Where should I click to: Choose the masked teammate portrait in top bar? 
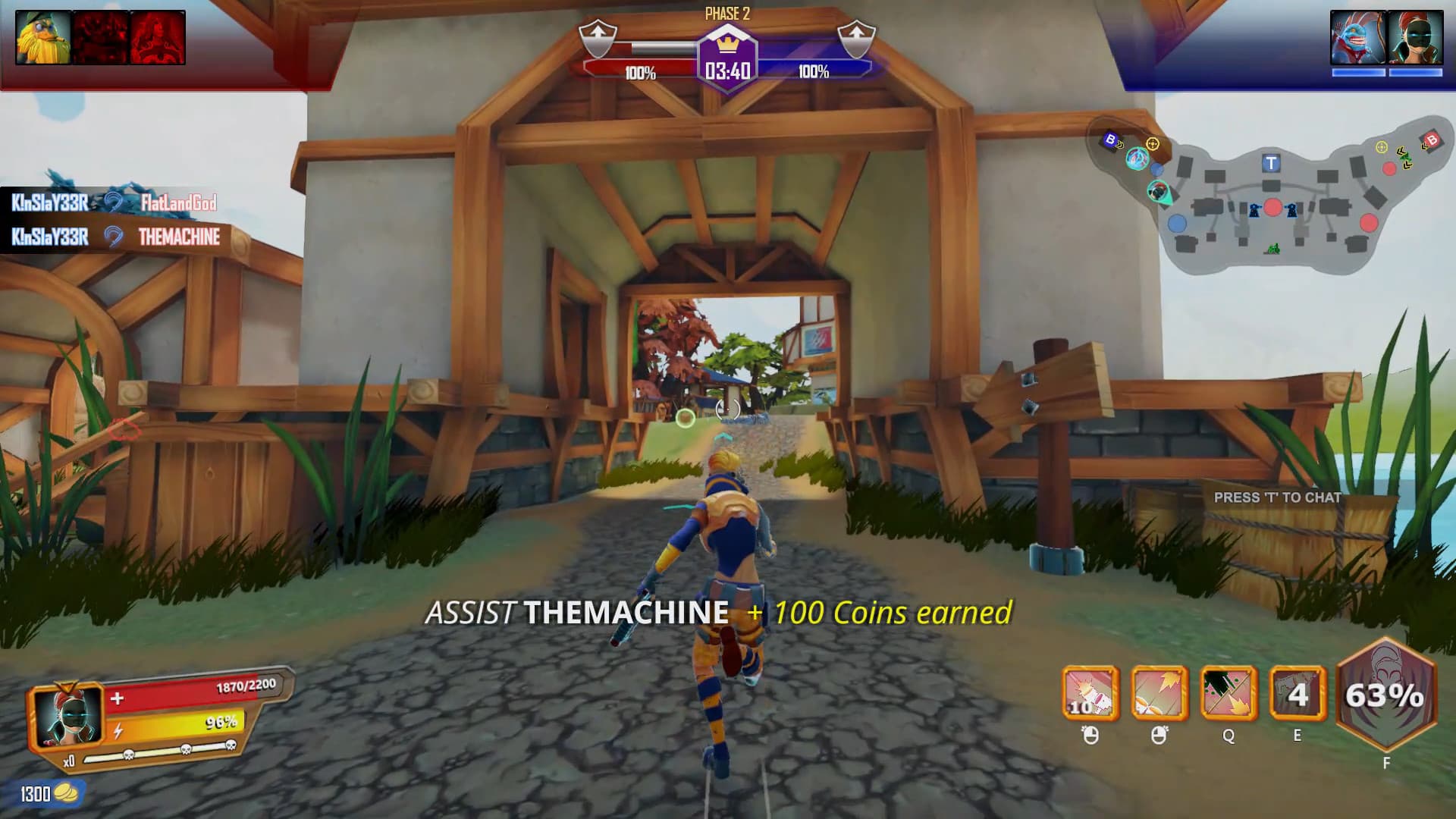coord(1415,38)
